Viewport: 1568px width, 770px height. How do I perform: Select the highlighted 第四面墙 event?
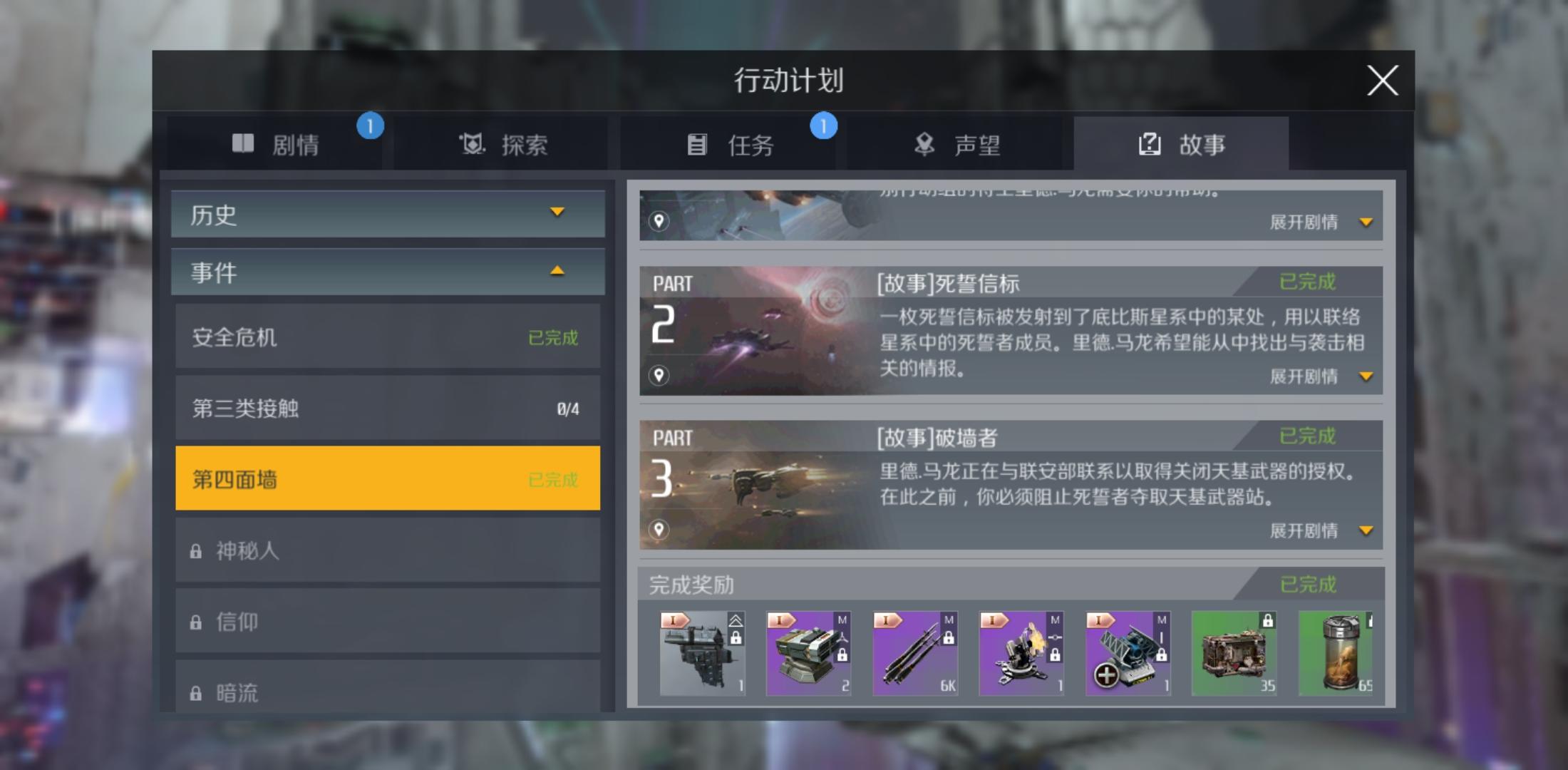point(387,478)
